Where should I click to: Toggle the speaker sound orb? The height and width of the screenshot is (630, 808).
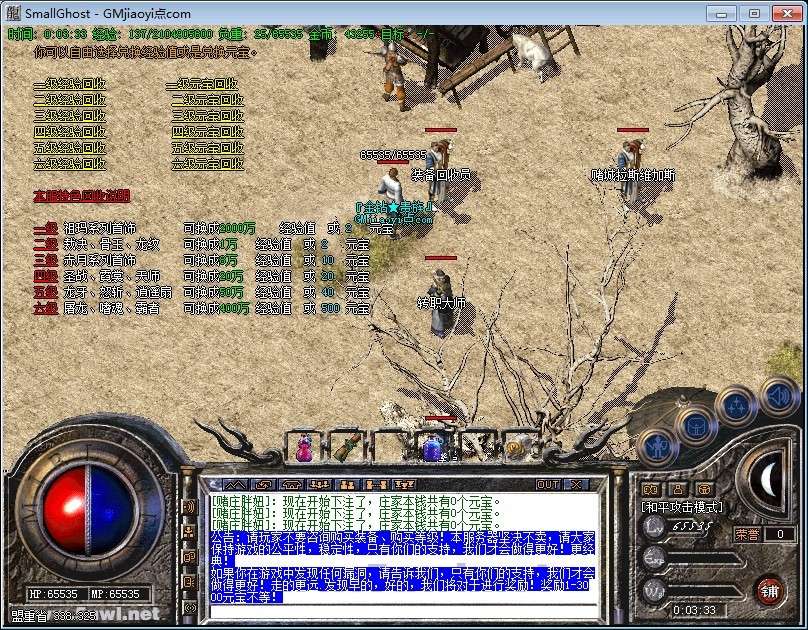pyautogui.click(x=777, y=394)
